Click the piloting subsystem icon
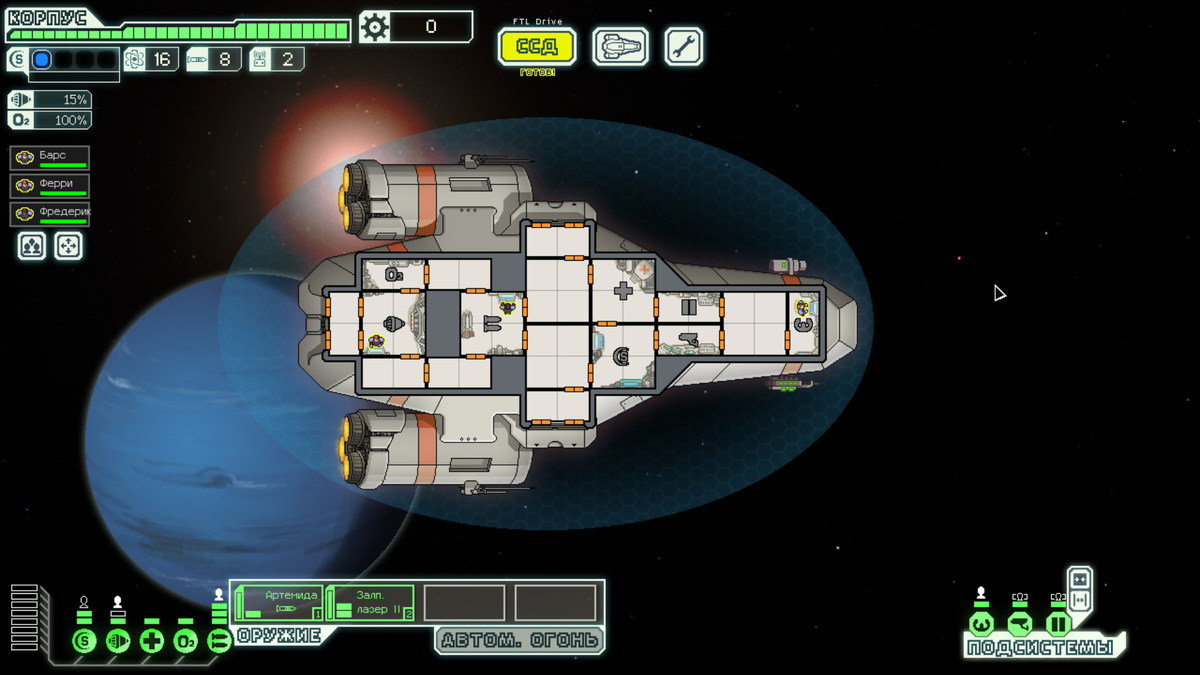Image resolution: width=1200 pixels, height=675 pixels. 982,625
